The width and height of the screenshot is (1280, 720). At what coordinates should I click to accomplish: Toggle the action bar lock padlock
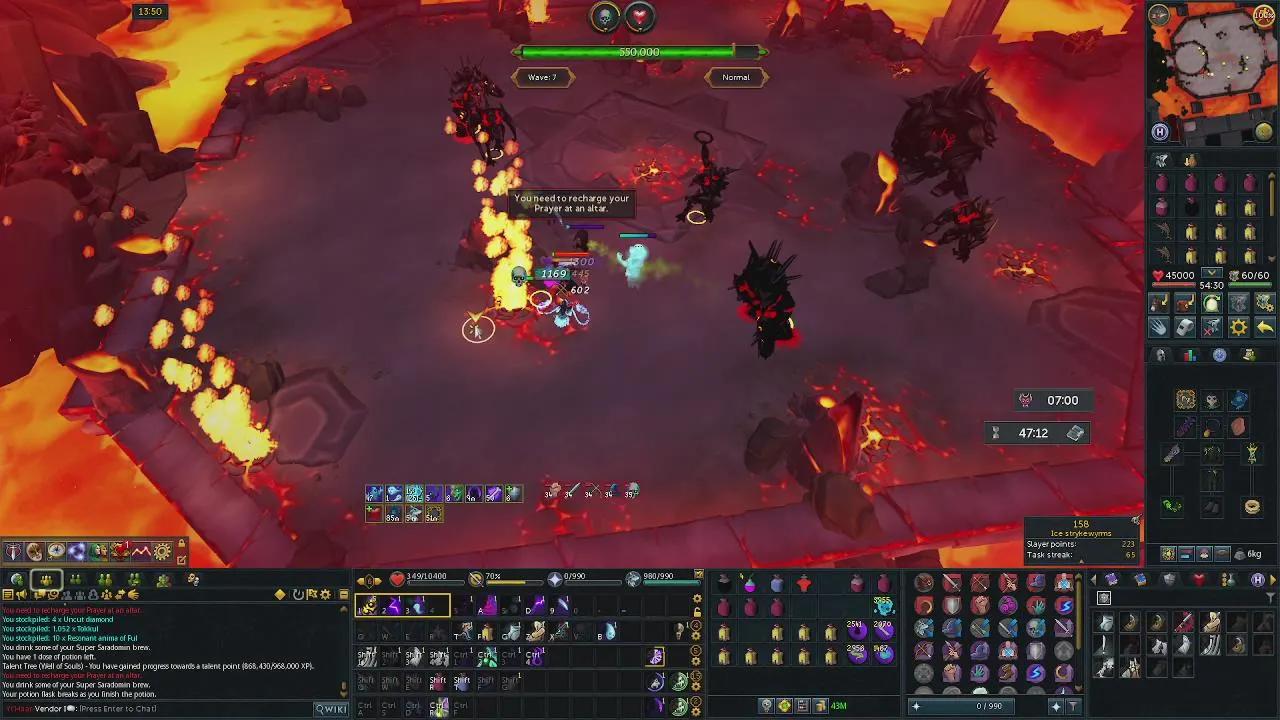point(696,611)
